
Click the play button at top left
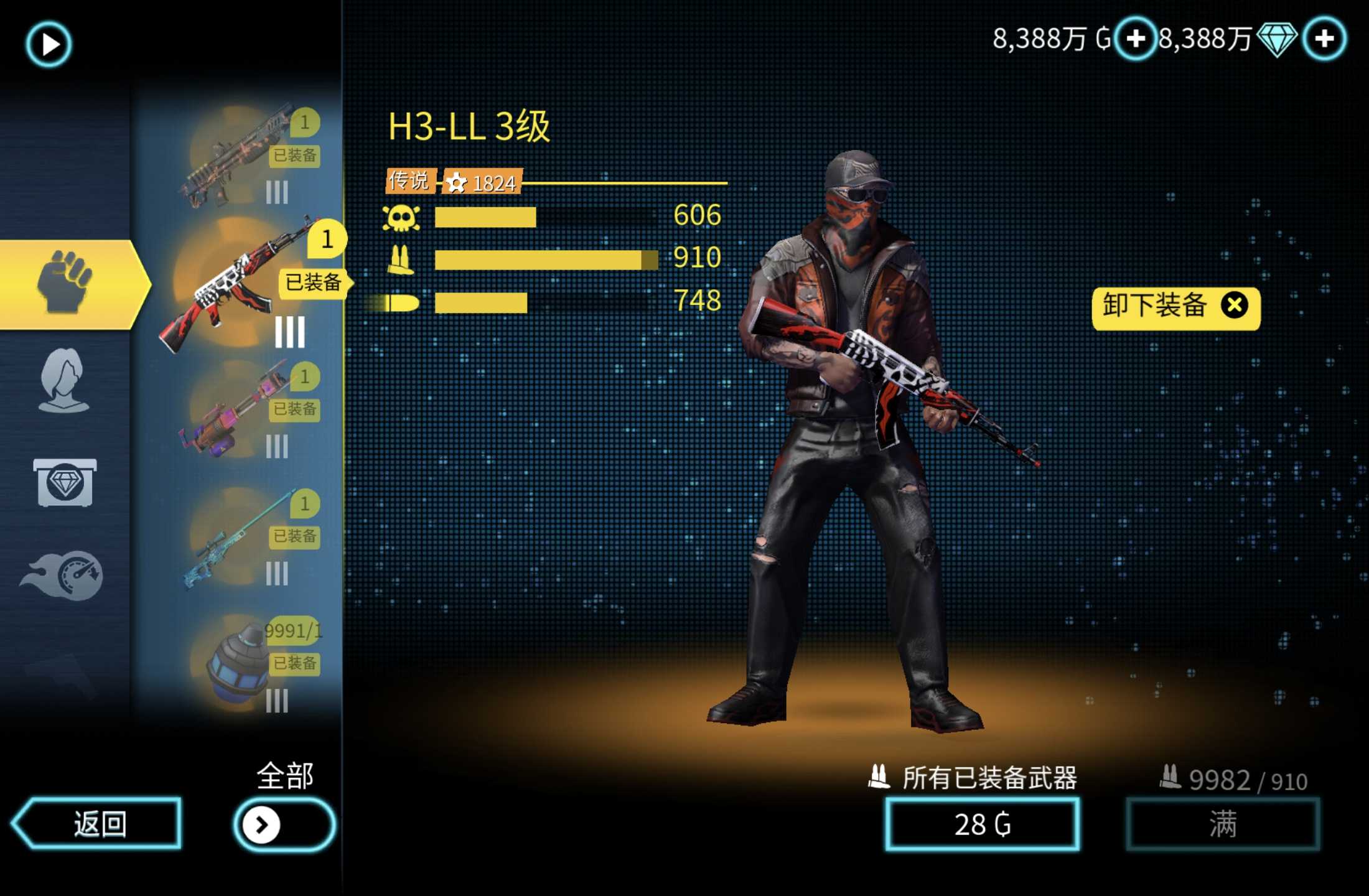(x=49, y=44)
